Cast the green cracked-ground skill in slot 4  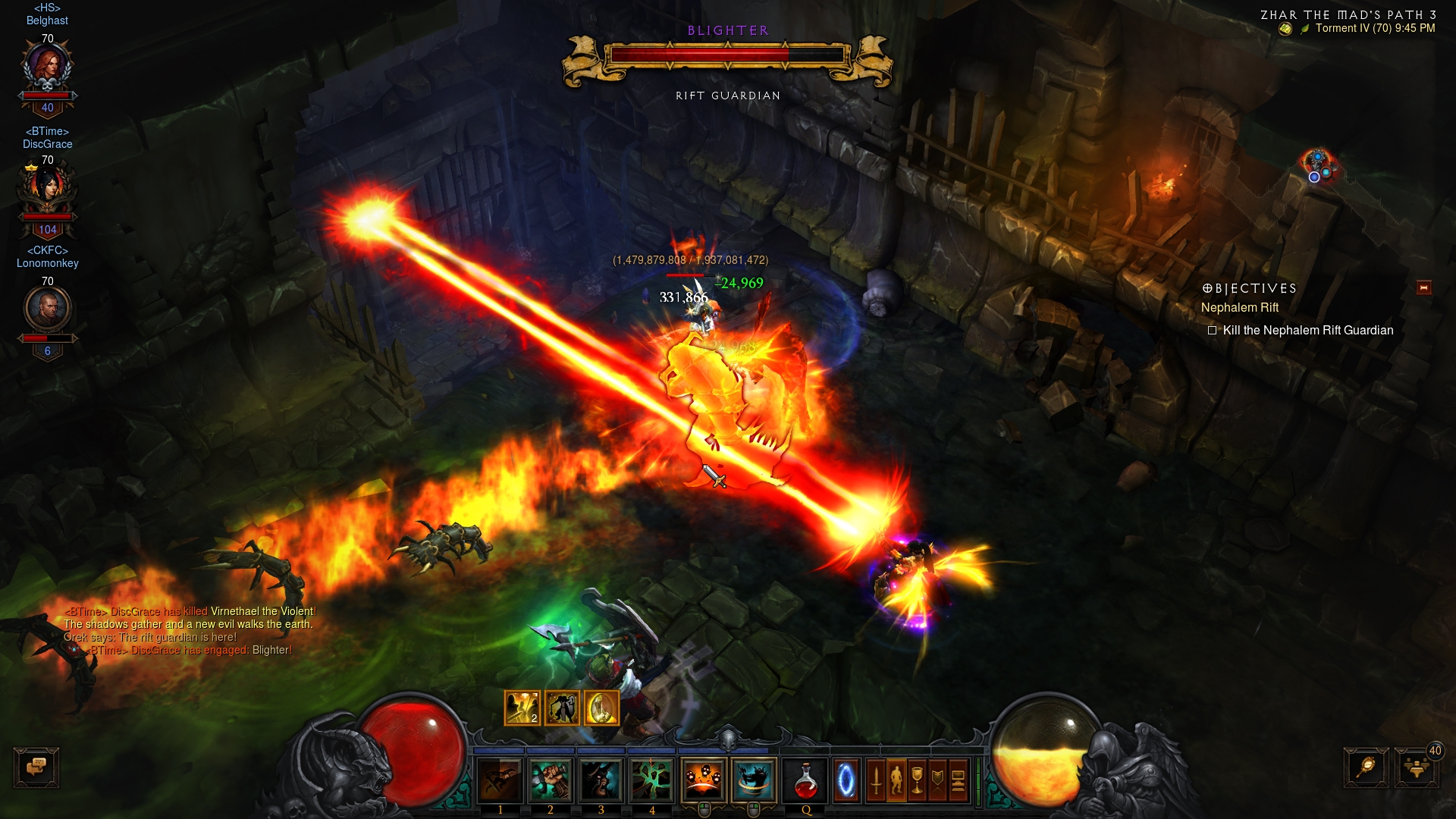click(x=651, y=780)
